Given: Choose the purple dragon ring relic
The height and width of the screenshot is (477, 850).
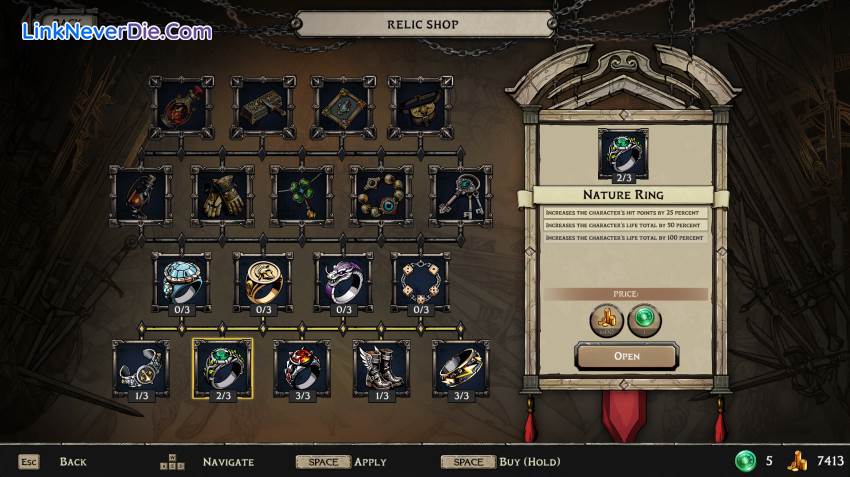Looking at the screenshot, I should click(x=343, y=280).
